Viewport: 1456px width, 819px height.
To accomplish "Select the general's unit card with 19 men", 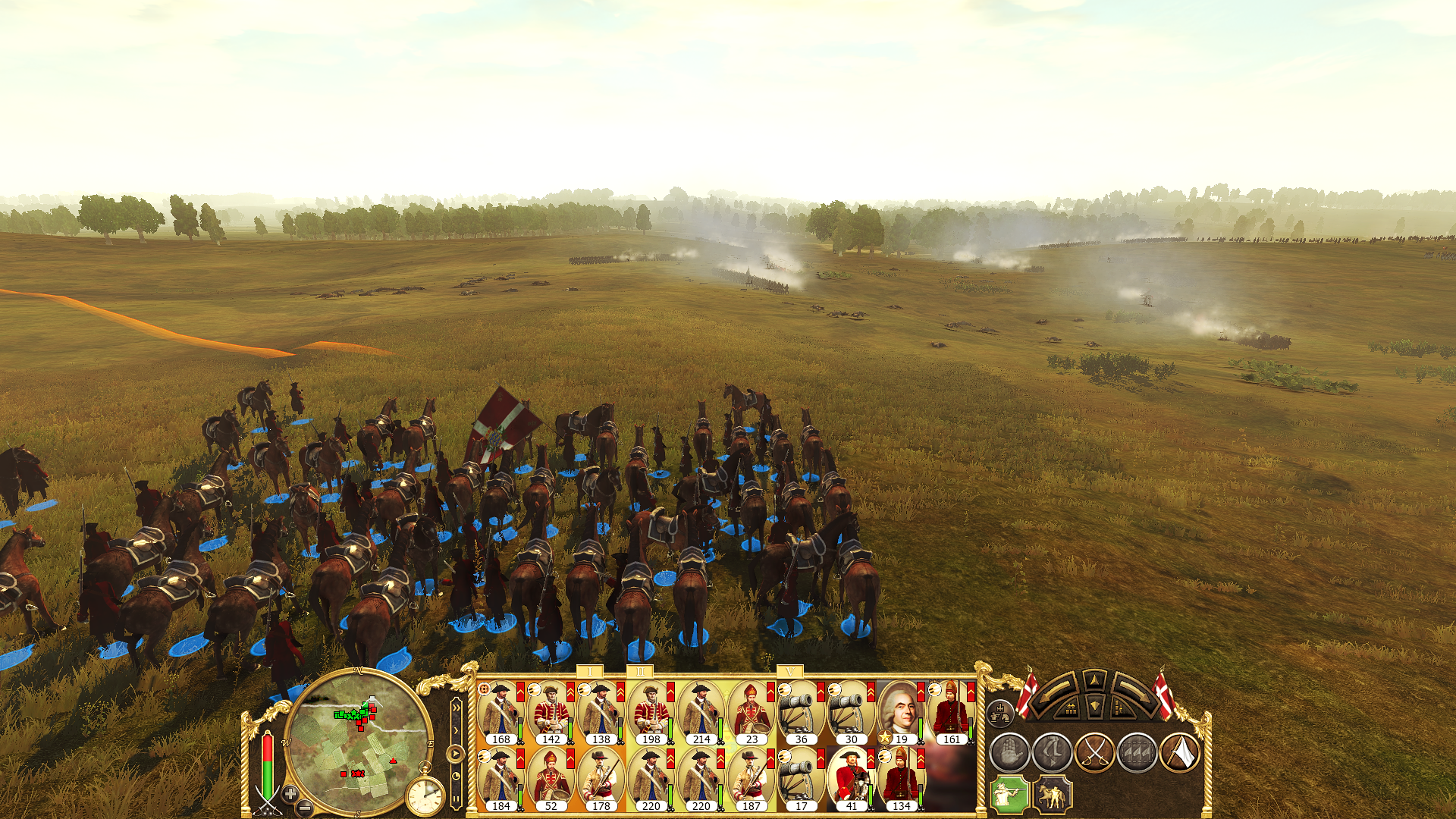I will [x=901, y=713].
